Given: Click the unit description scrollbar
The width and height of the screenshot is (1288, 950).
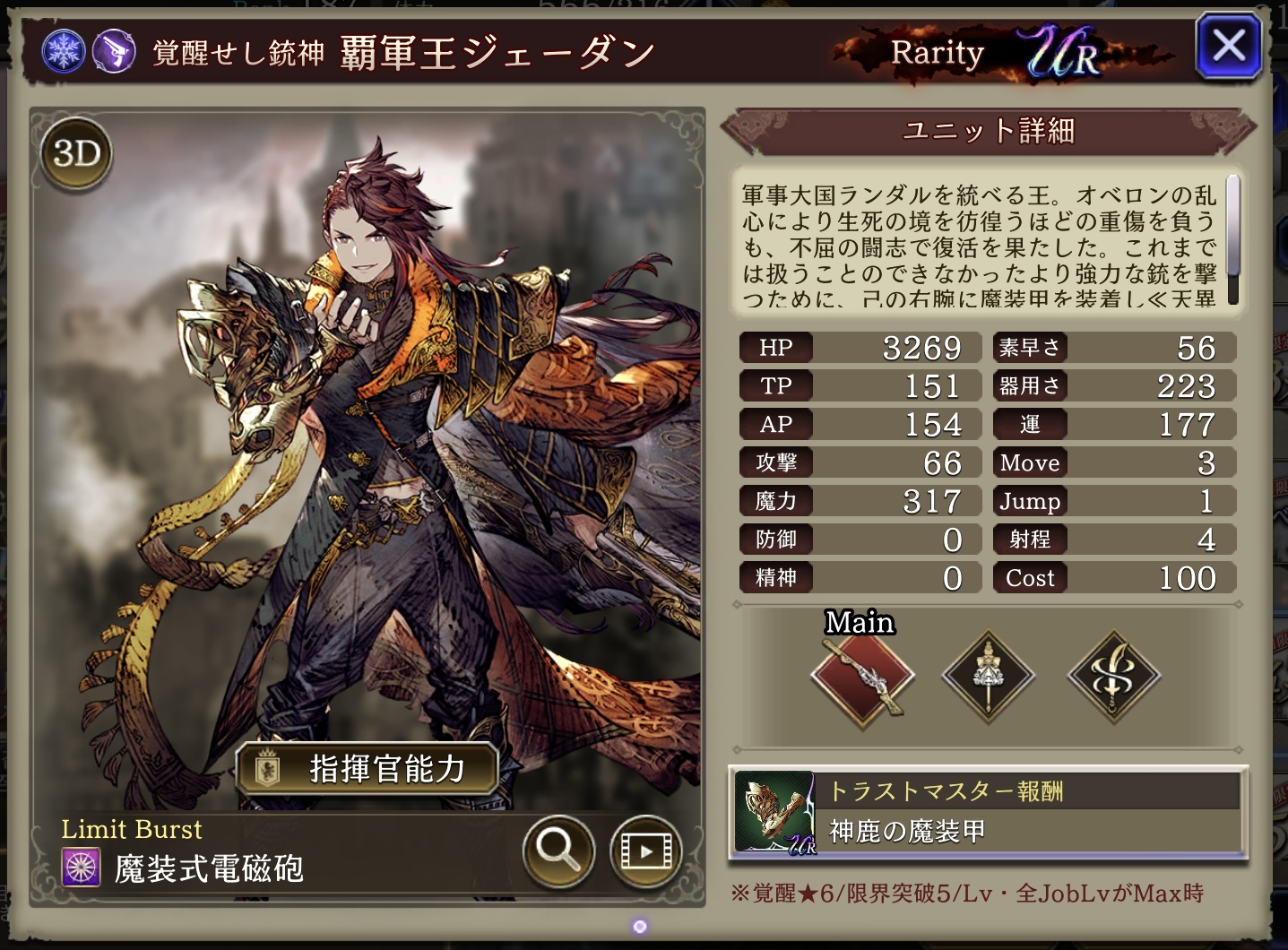Looking at the screenshot, I should point(1233,238).
